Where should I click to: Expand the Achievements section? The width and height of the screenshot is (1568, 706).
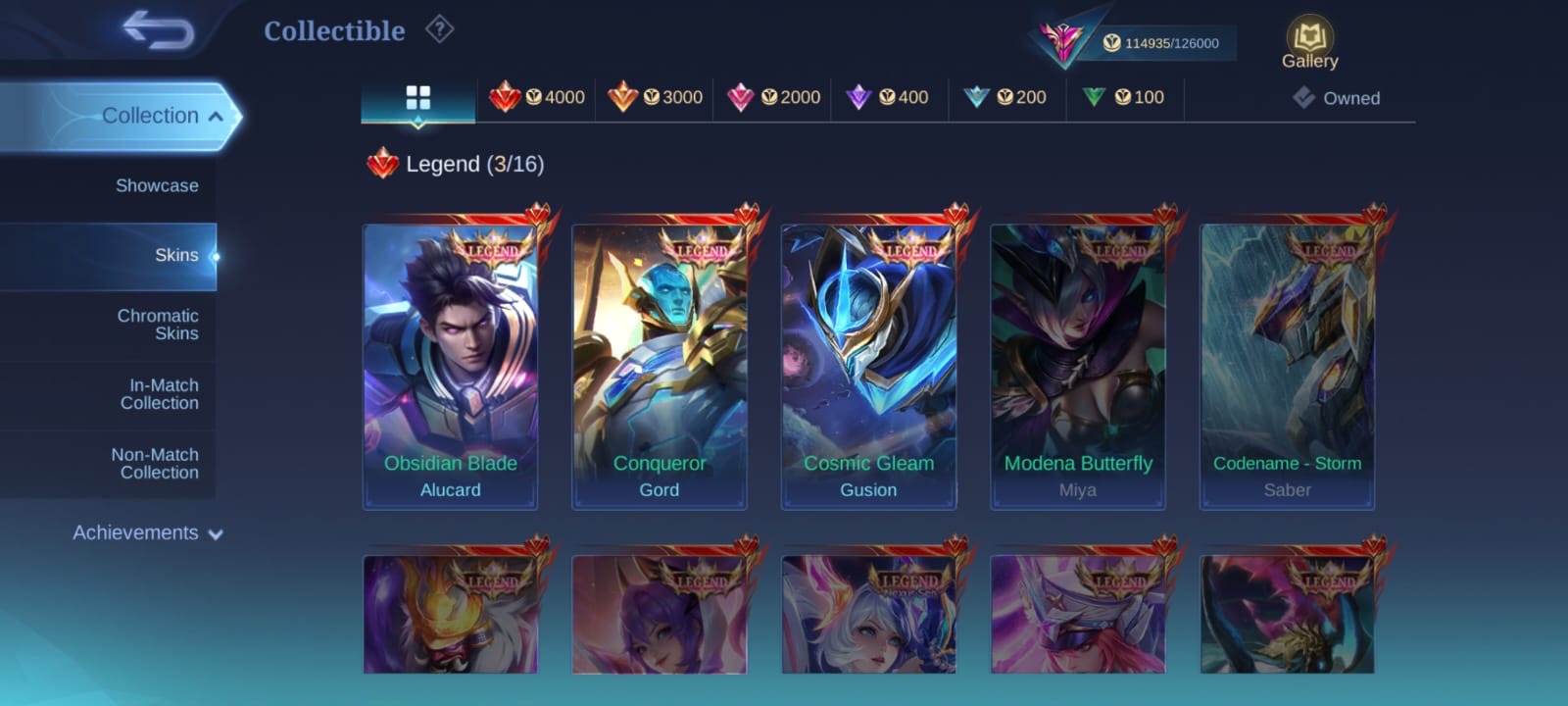coord(147,533)
